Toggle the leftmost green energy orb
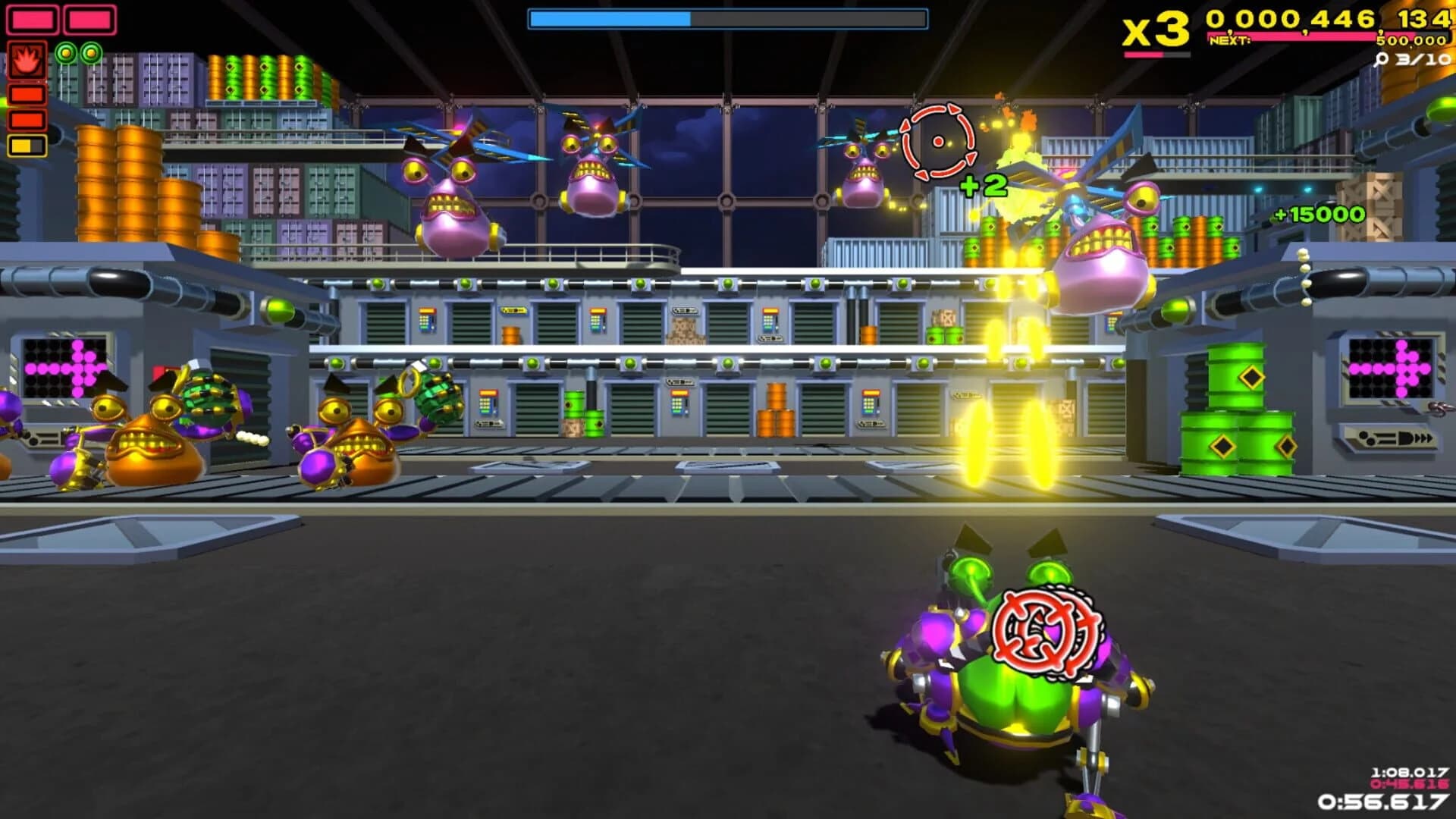1456x819 pixels. click(x=66, y=54)
